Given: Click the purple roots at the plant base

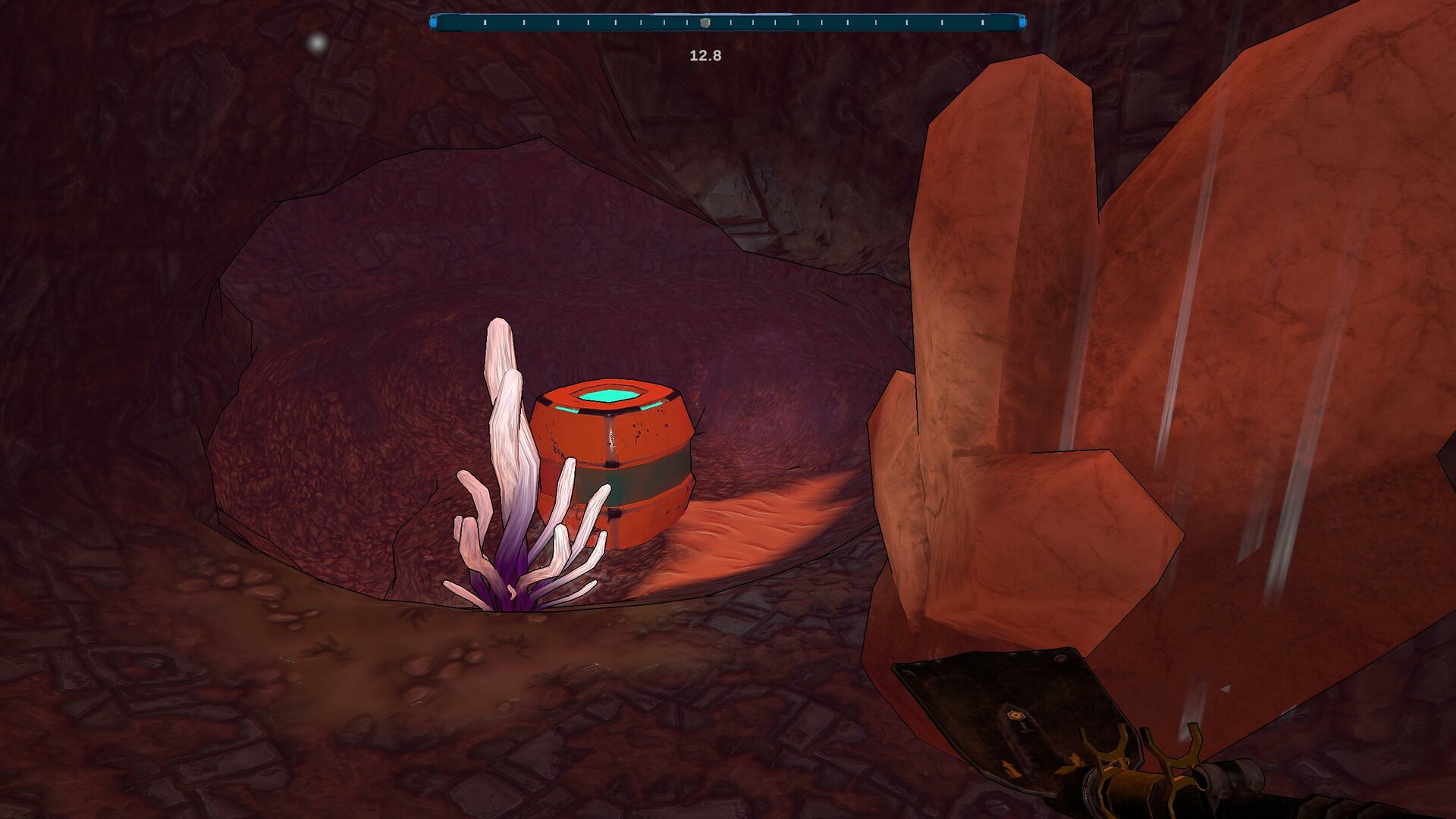Looking at the screenshot, I should tap(516, 599).
